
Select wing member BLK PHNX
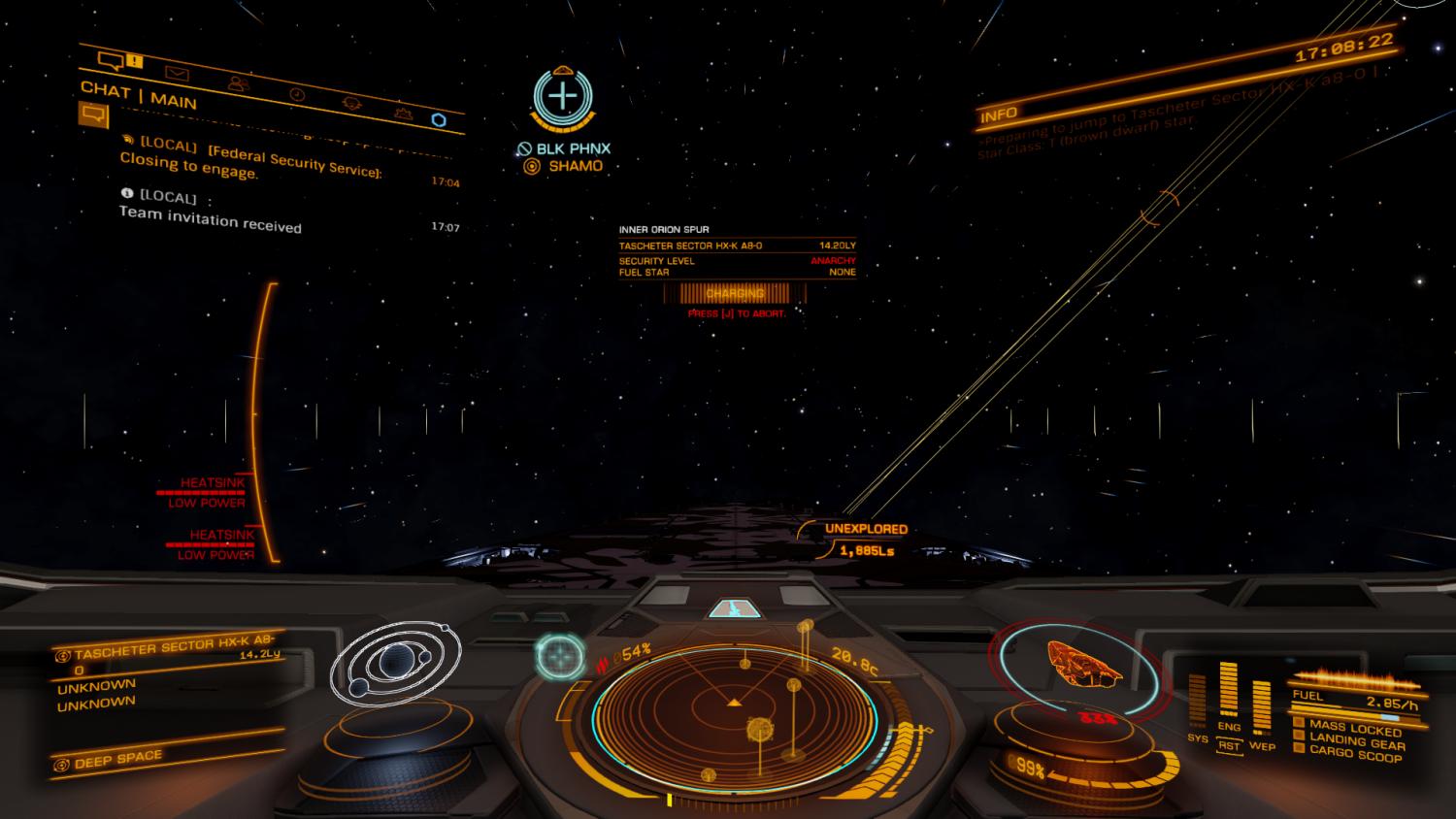[573, 148]
